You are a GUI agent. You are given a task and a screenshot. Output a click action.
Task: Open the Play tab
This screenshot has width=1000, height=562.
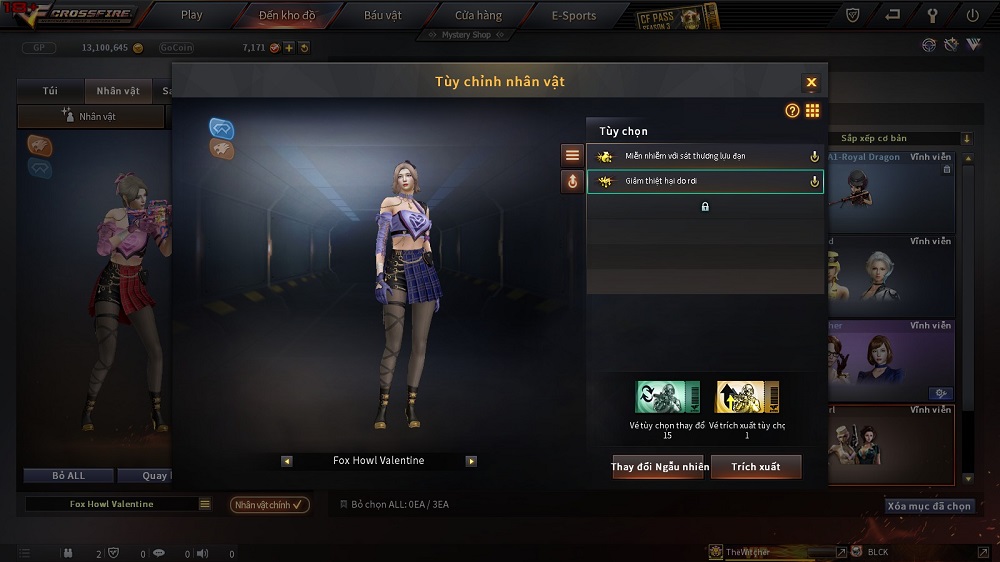coord(191,15)
